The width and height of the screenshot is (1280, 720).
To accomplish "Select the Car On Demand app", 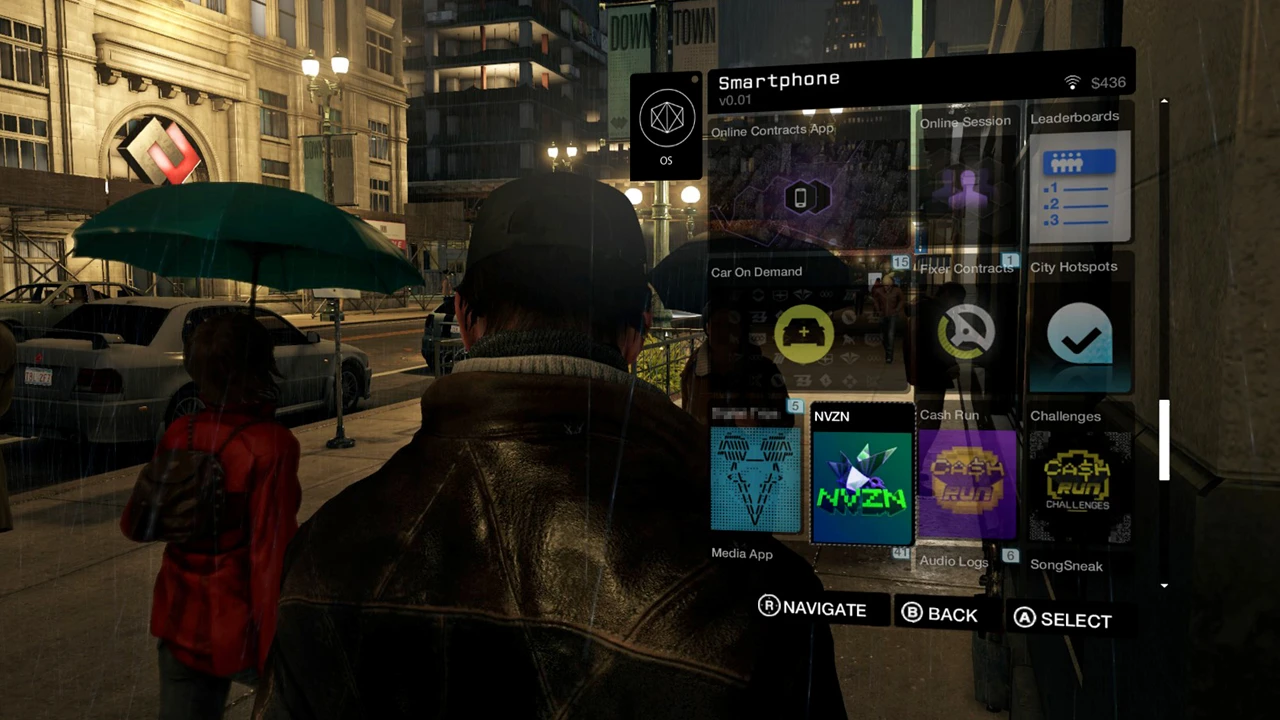I will point(803,333).
